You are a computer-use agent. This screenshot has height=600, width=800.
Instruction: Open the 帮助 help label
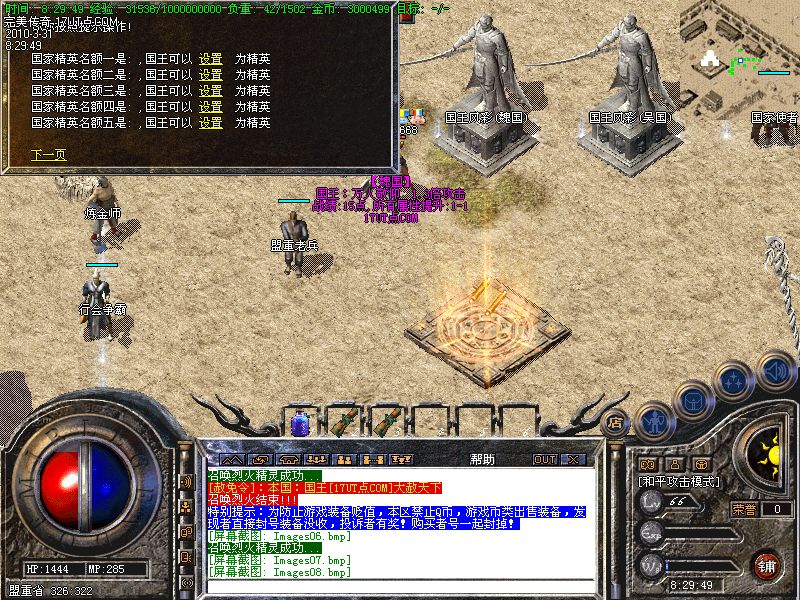[482, 460]
